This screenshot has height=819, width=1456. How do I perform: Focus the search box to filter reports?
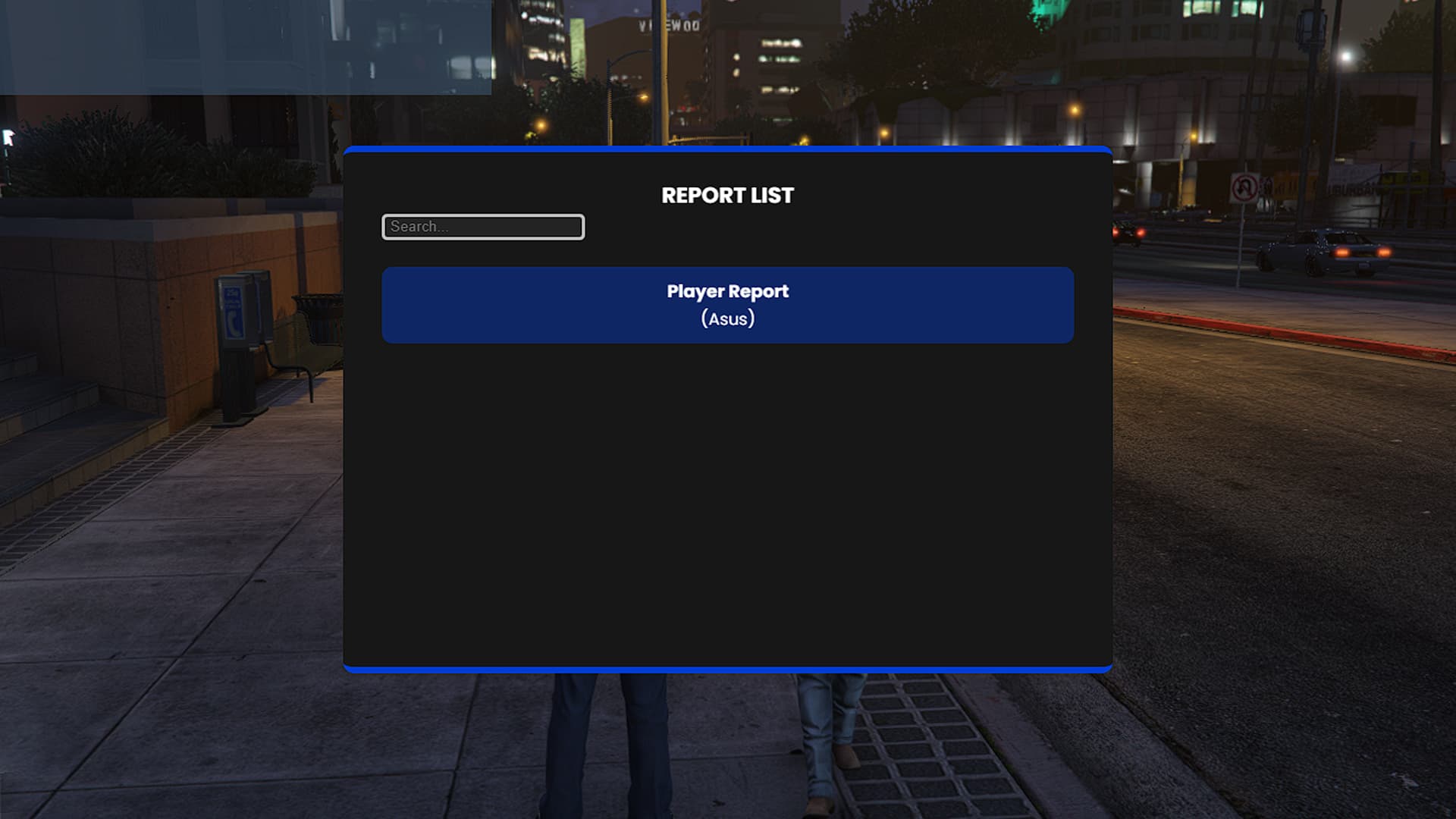click(482, 227)
